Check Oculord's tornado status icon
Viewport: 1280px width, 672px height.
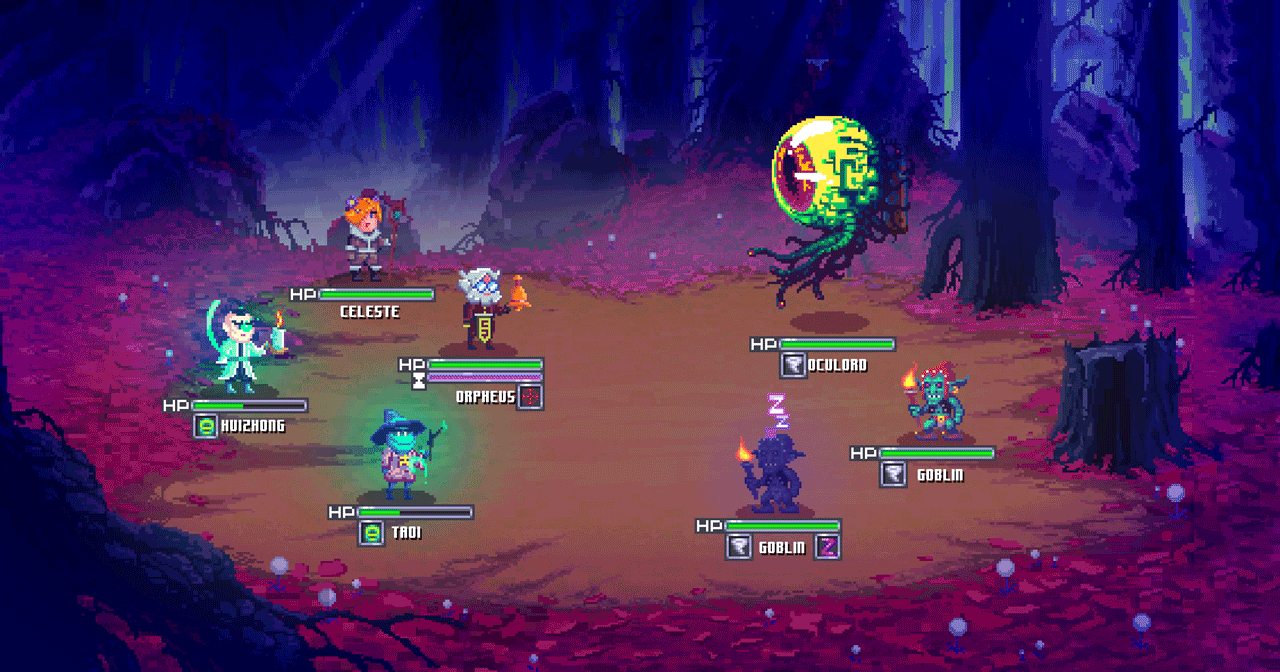pos(793,366)
